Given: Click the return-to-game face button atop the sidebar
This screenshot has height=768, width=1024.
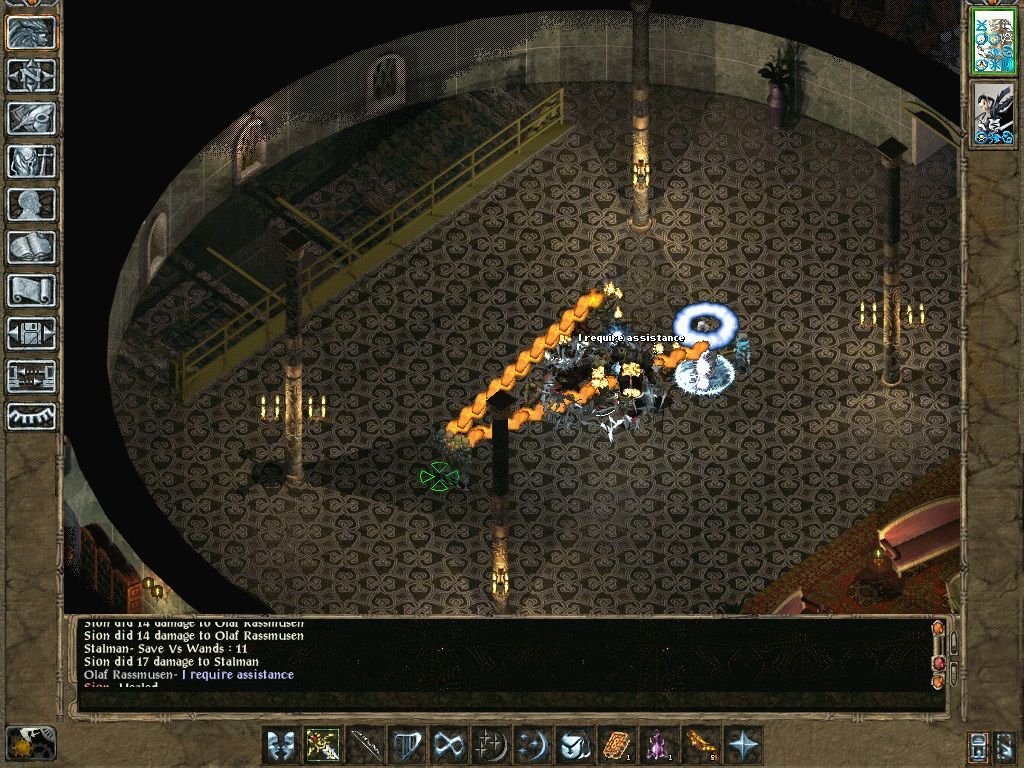Looking at the screenshot, I should 32,32.
